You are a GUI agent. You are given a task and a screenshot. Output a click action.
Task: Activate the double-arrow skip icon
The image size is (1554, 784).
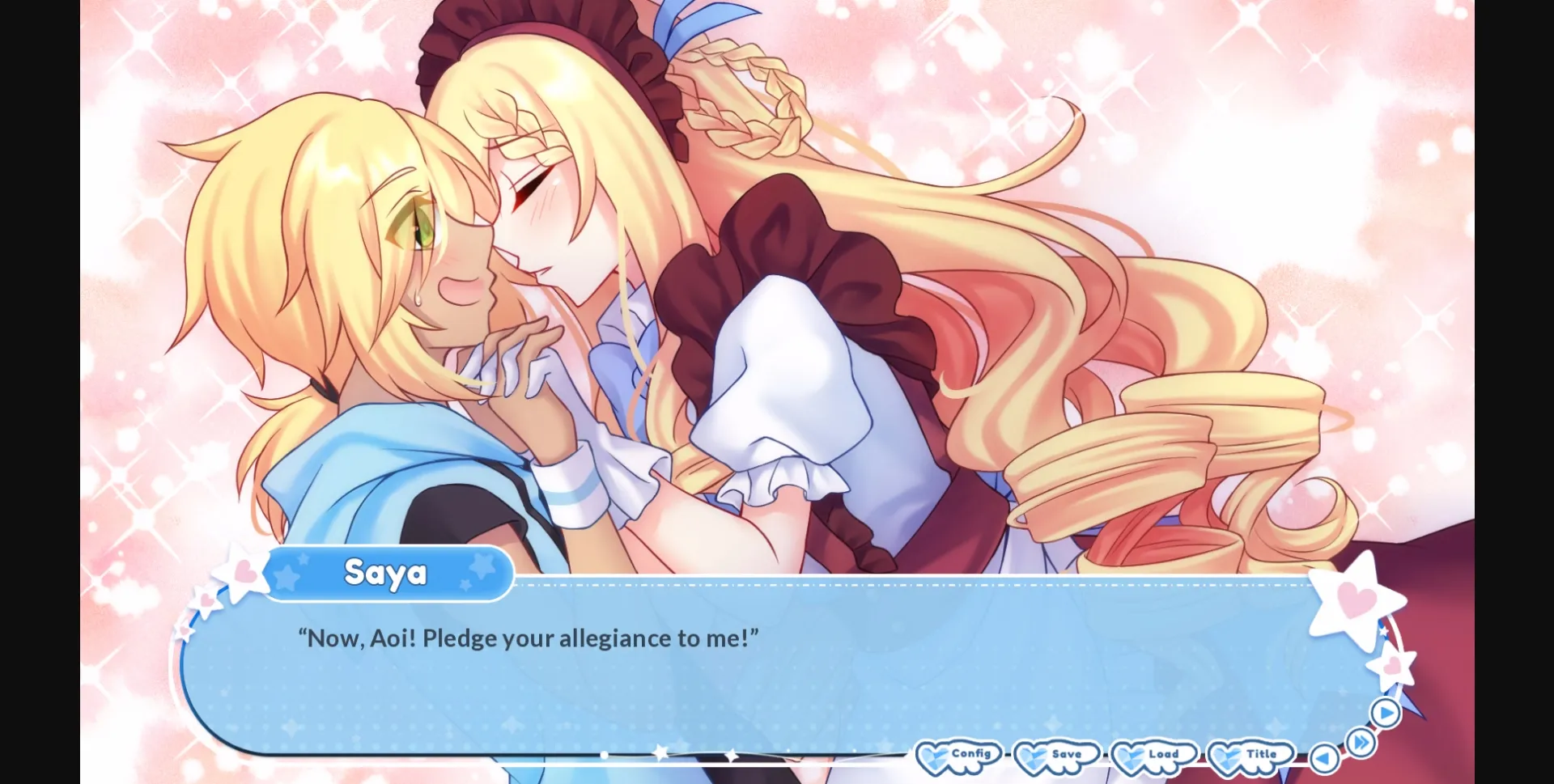(x=1360, y=742)
